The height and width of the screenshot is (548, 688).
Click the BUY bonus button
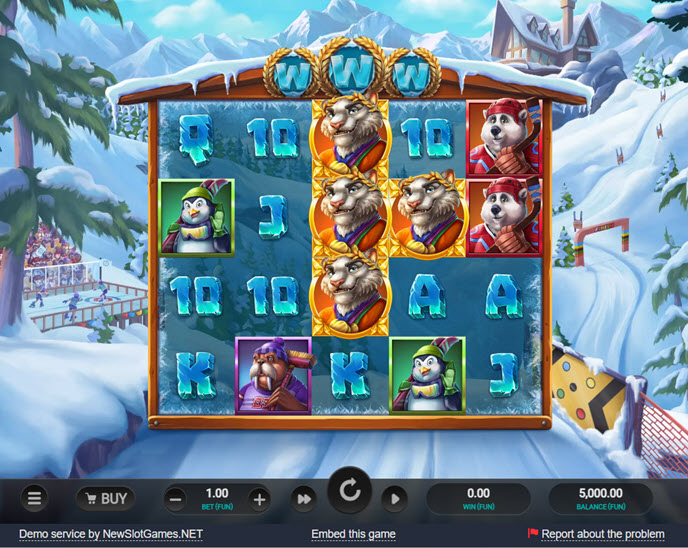[105, 498]
